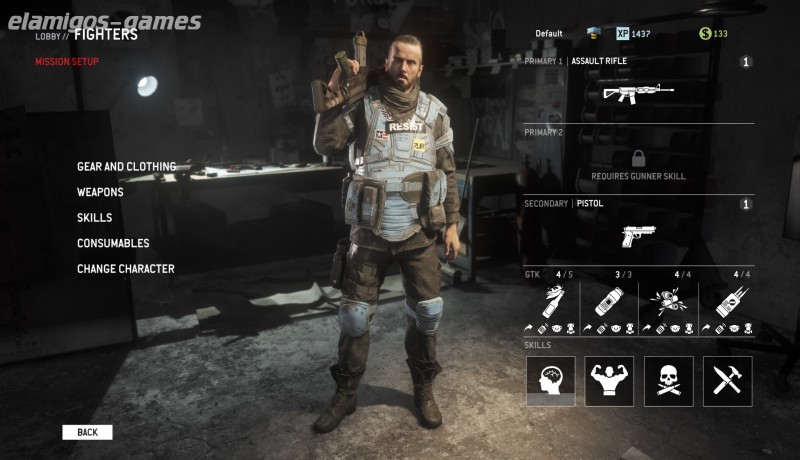Choose Change Character
The width and height of the screenshot is (800, 460).
(126, 269)
